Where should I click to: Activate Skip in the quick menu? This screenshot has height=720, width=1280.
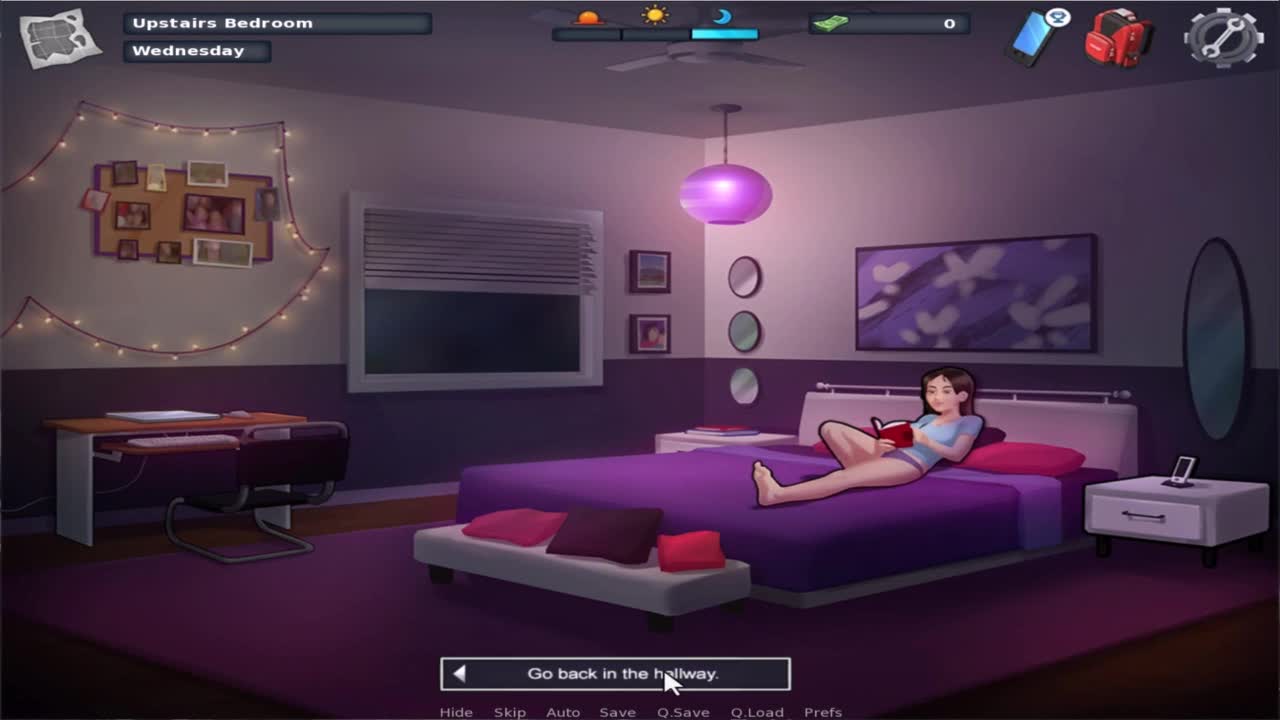click(509, 712)
